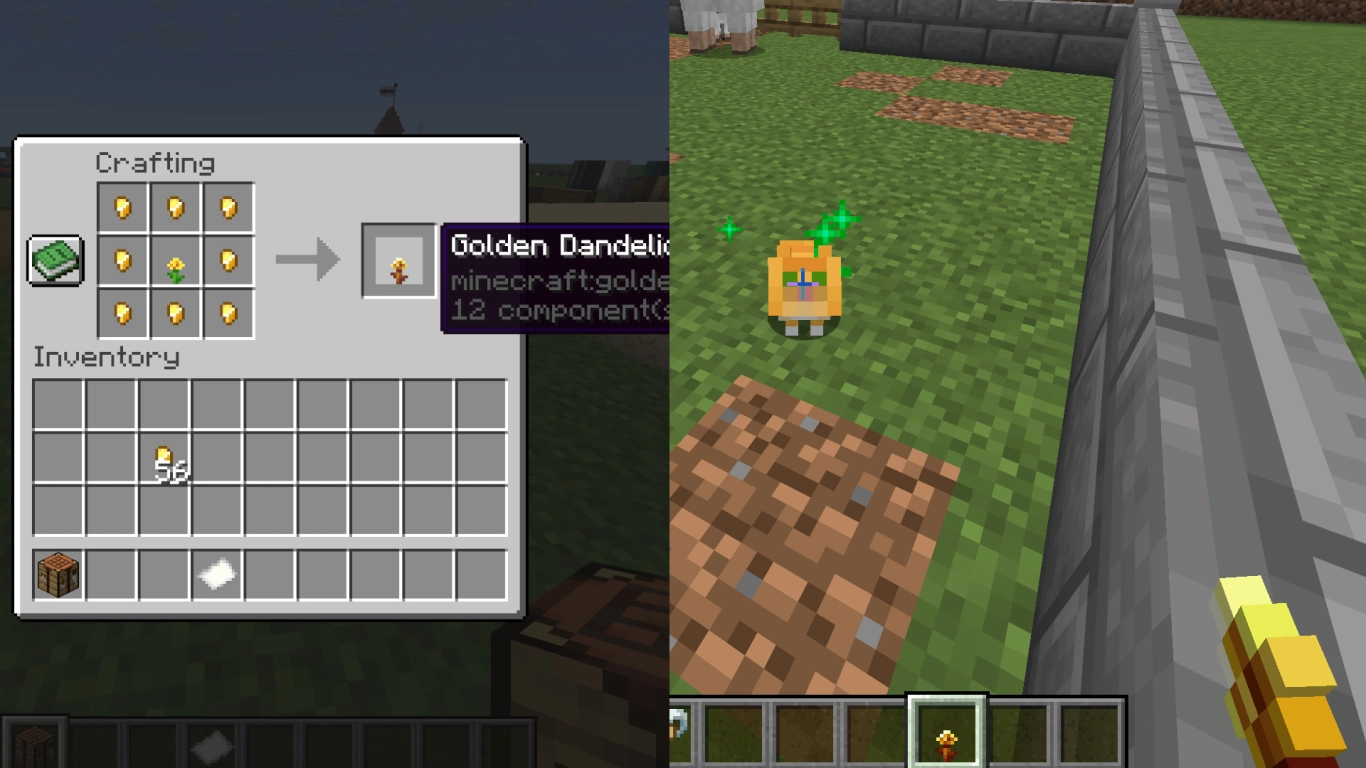Click the empty hotbar slot beside the crafting table

point(110,574)
